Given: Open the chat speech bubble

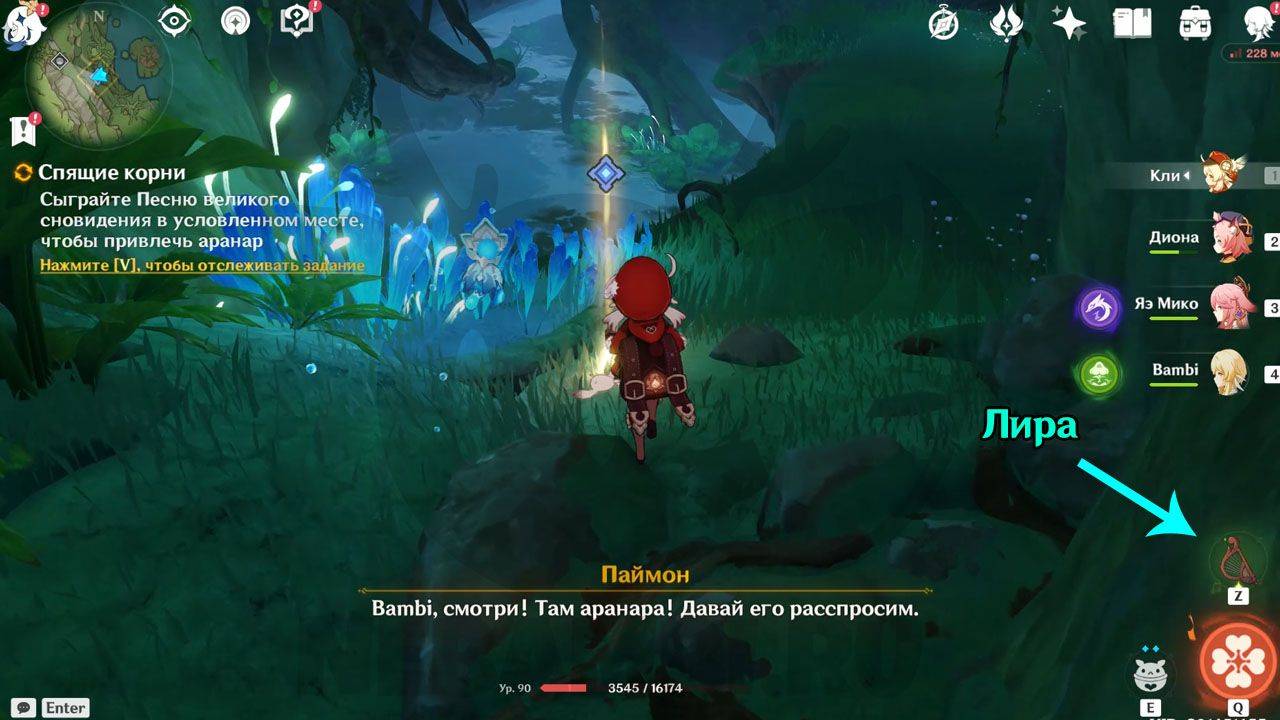Looking at the screenshot, I should coord(25,707).
